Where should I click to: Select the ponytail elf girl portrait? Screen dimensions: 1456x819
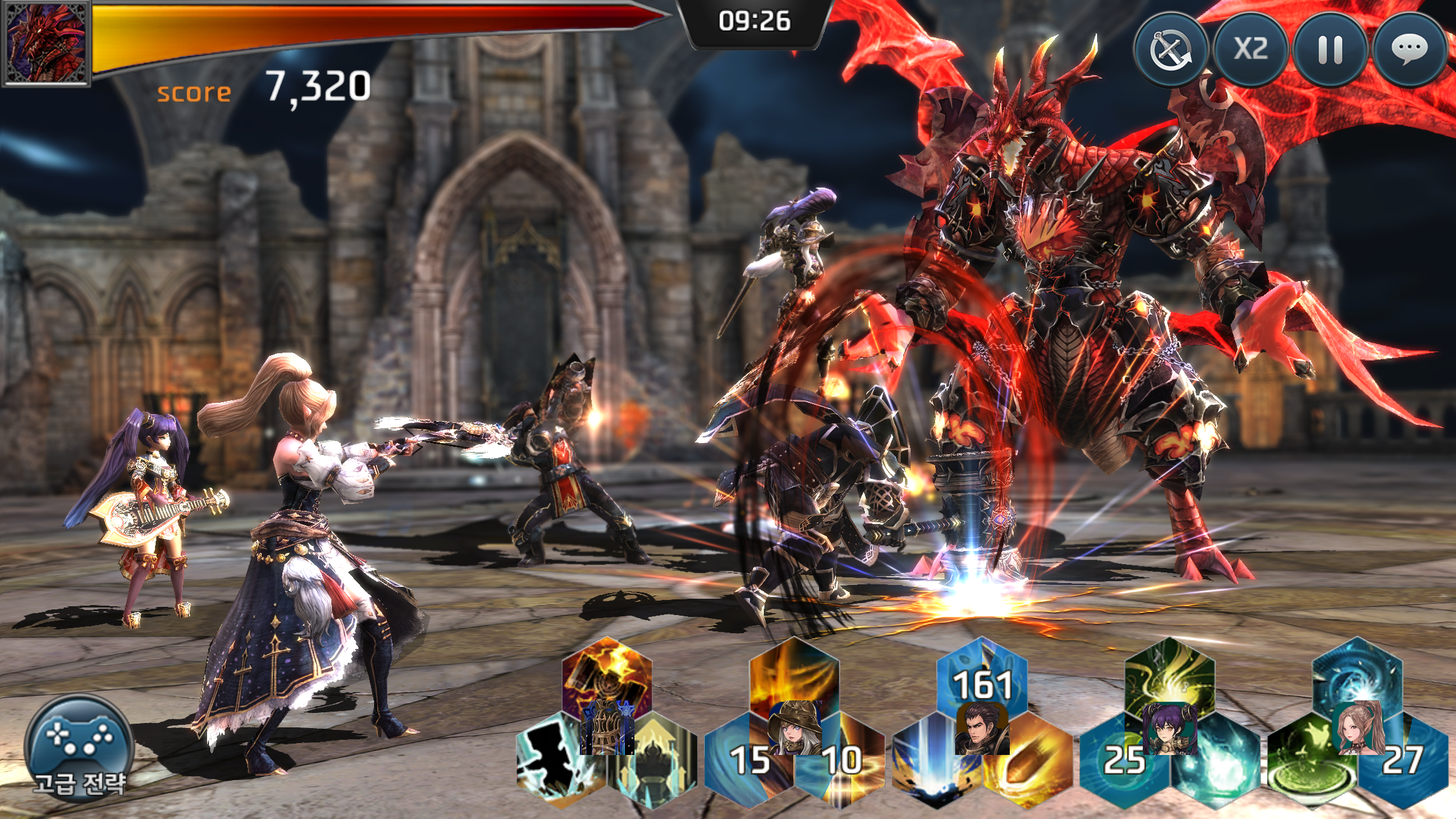(x=1357, y=728)
